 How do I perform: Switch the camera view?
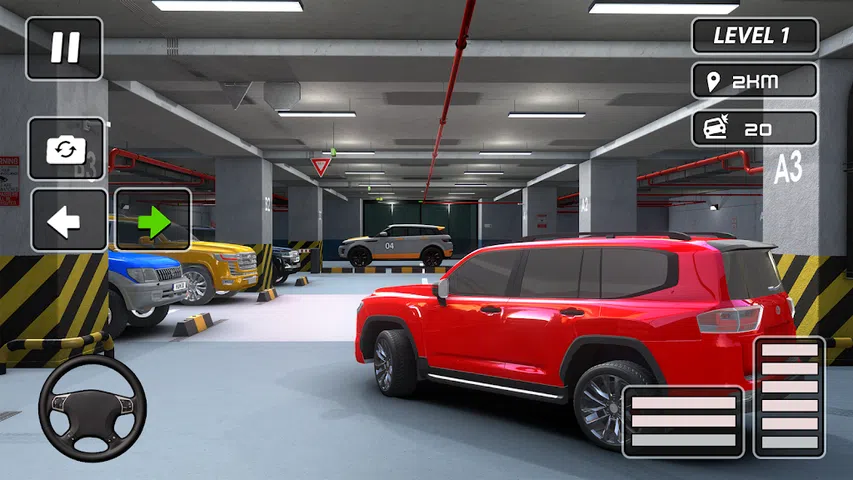click(x=66, y=149)
